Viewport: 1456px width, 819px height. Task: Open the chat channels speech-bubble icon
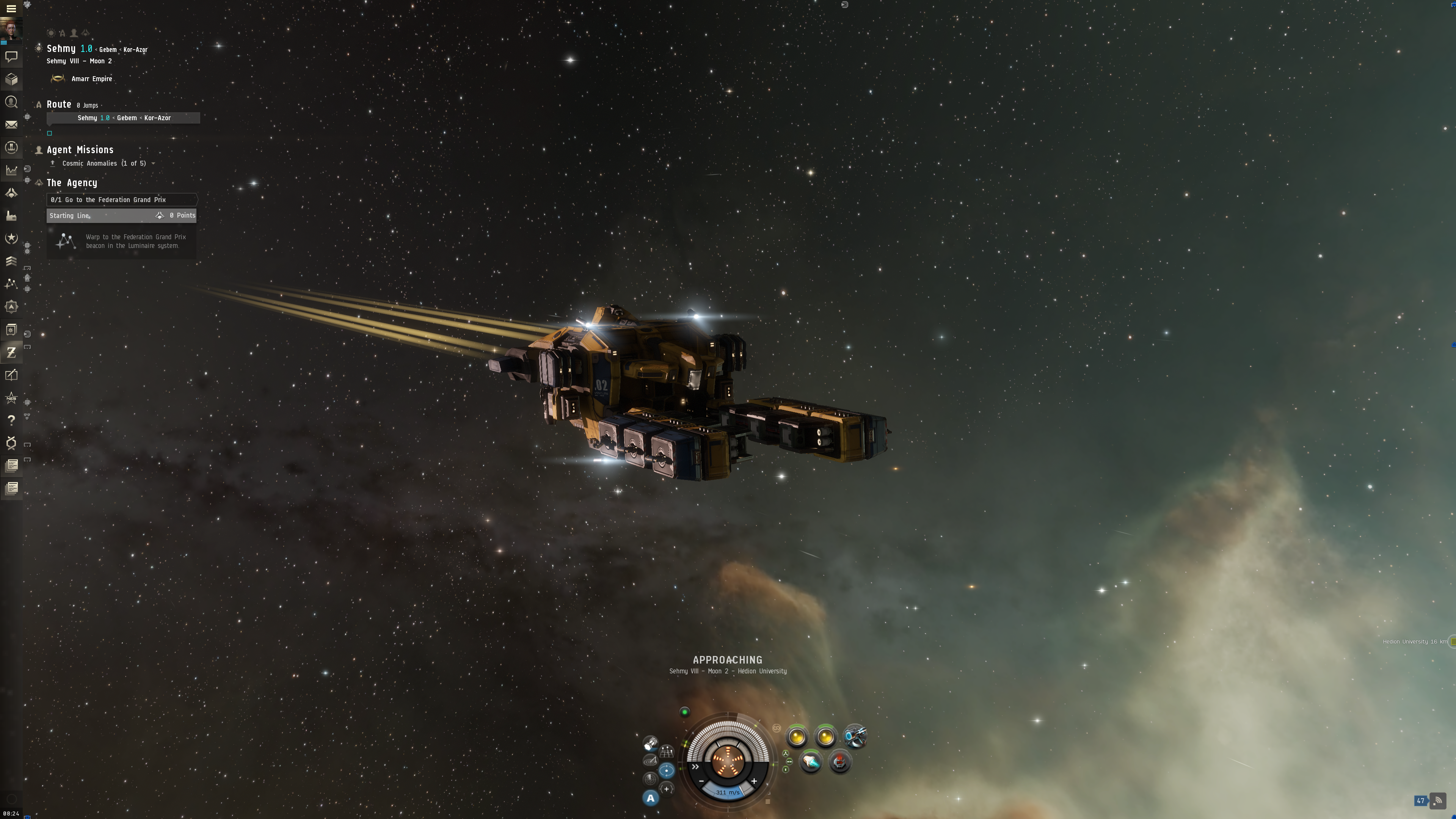[x=11, y=56]
